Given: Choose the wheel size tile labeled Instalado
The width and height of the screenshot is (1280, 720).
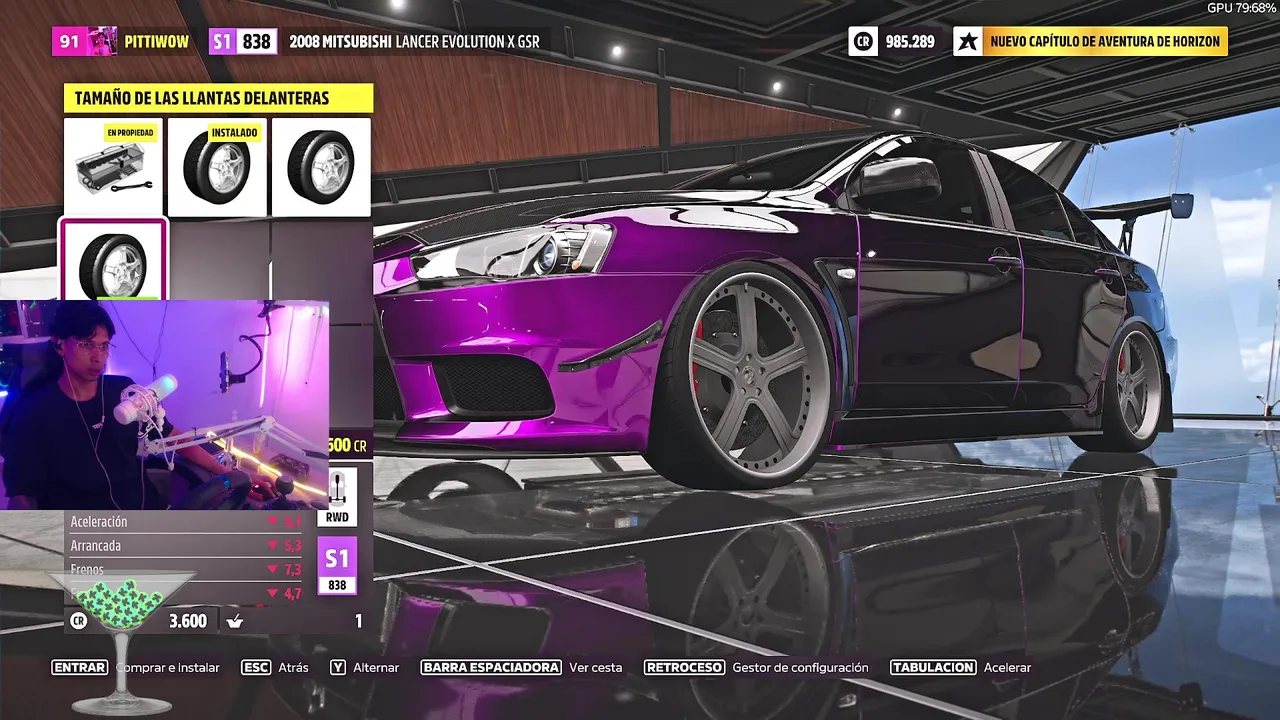Looking at the screenshot, I should pyautogui.click(x=218, y=167).
